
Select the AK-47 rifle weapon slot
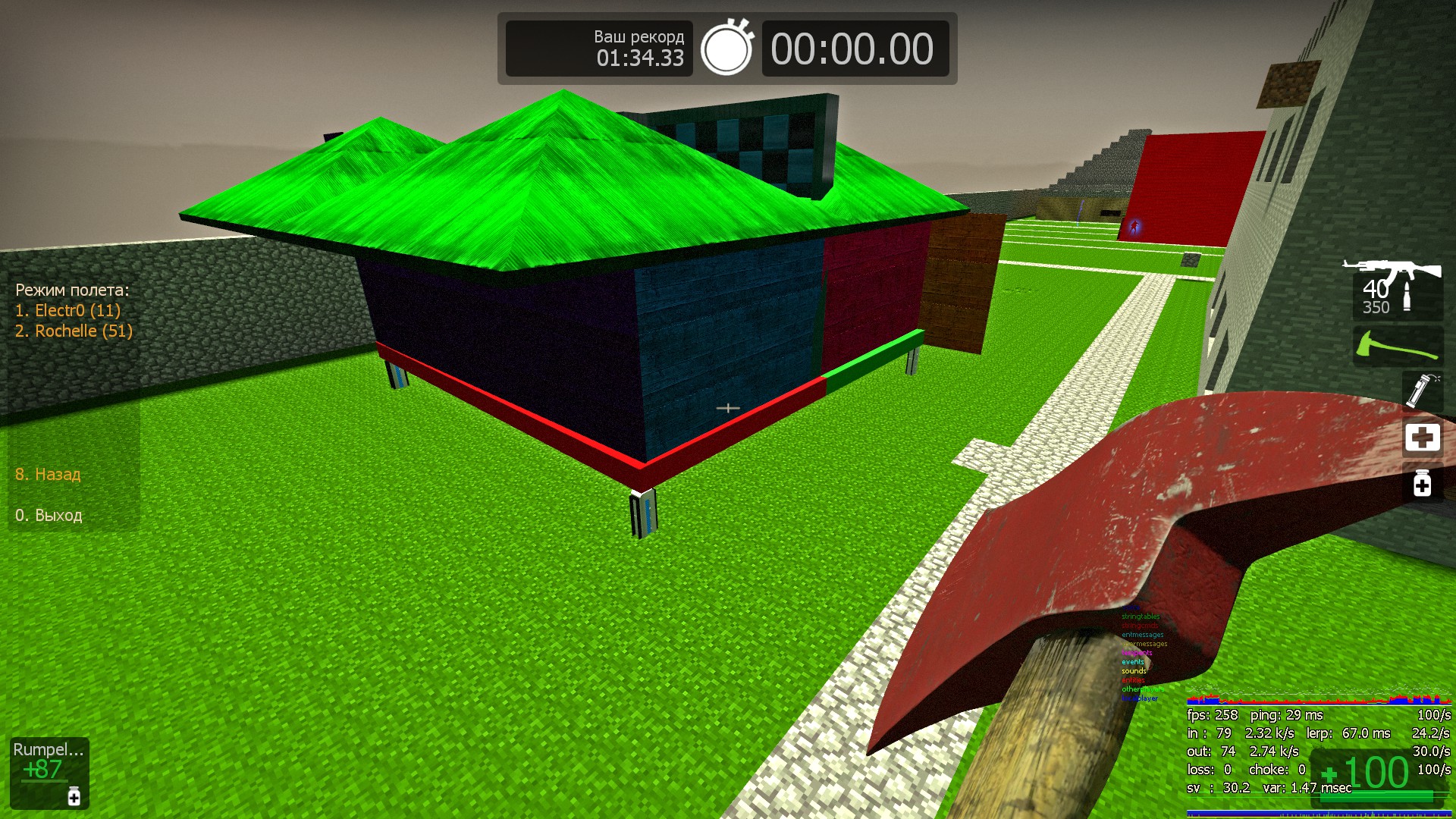(x=1396, y=287)
